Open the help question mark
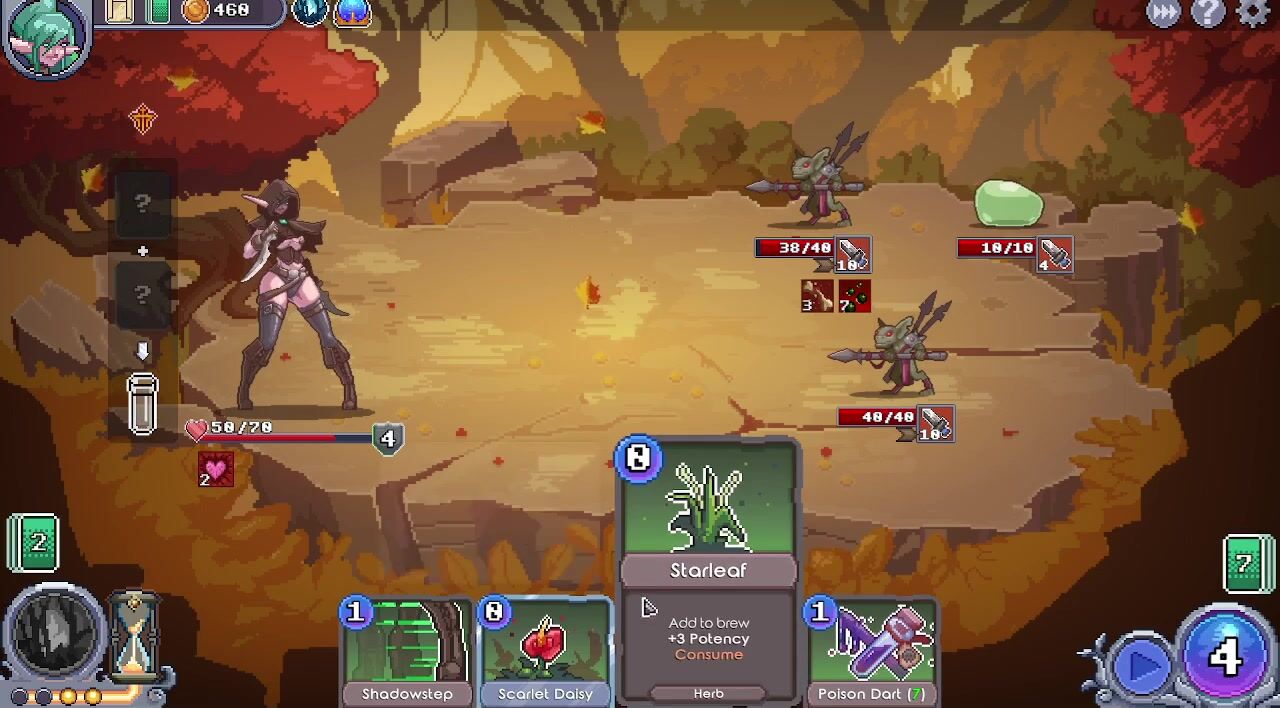The image size is (1280, 708). pyautogui.click(x=1208, y=13)
